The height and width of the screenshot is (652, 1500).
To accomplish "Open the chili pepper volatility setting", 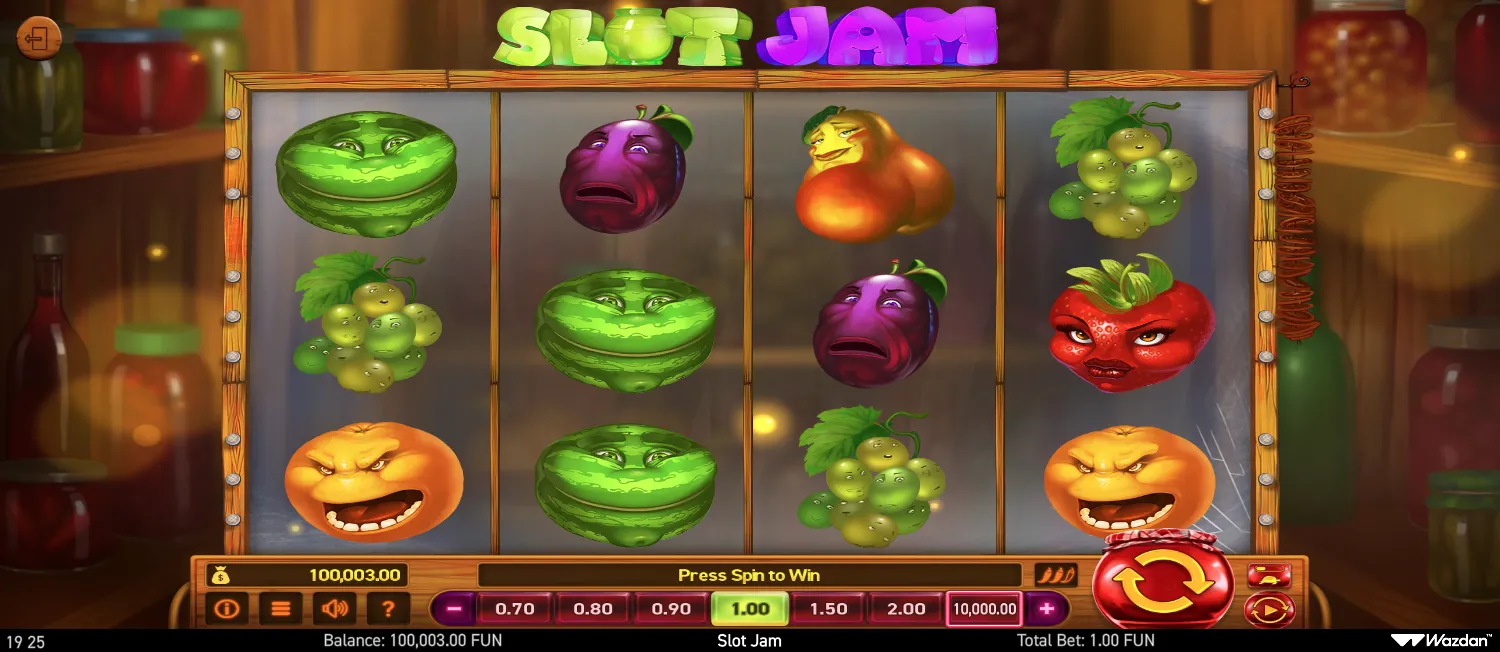I will point(1056,575).
